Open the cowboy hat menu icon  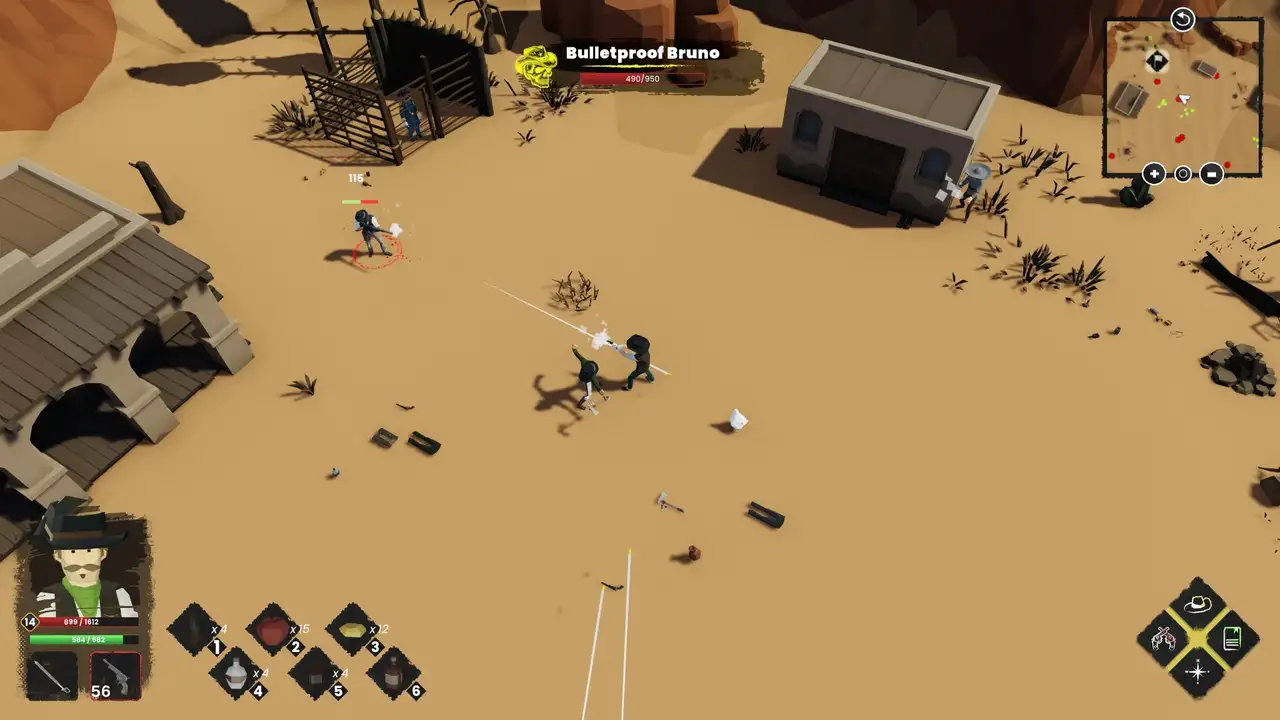click(x=1198, y=604)
